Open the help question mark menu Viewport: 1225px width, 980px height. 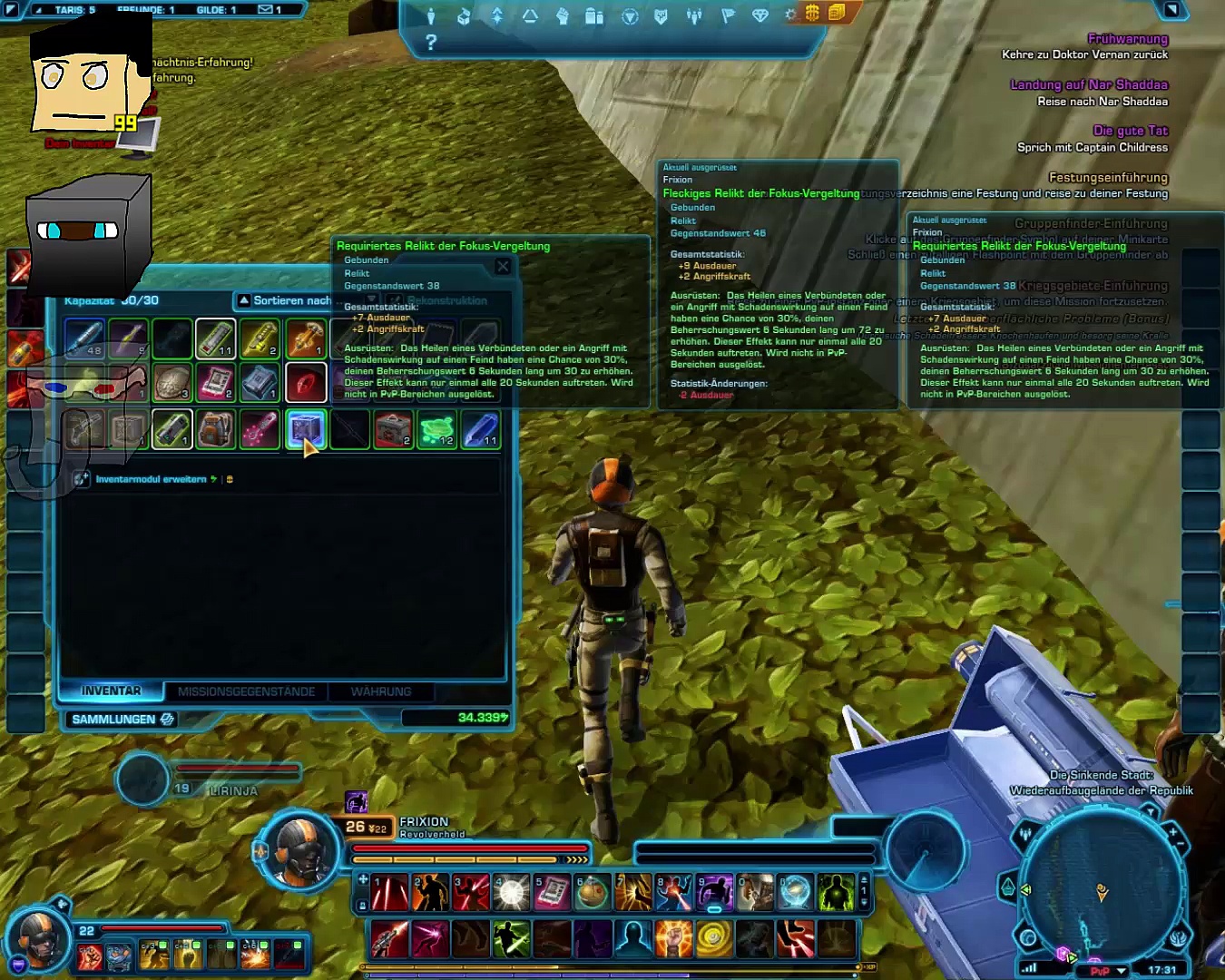click(431, 42)
